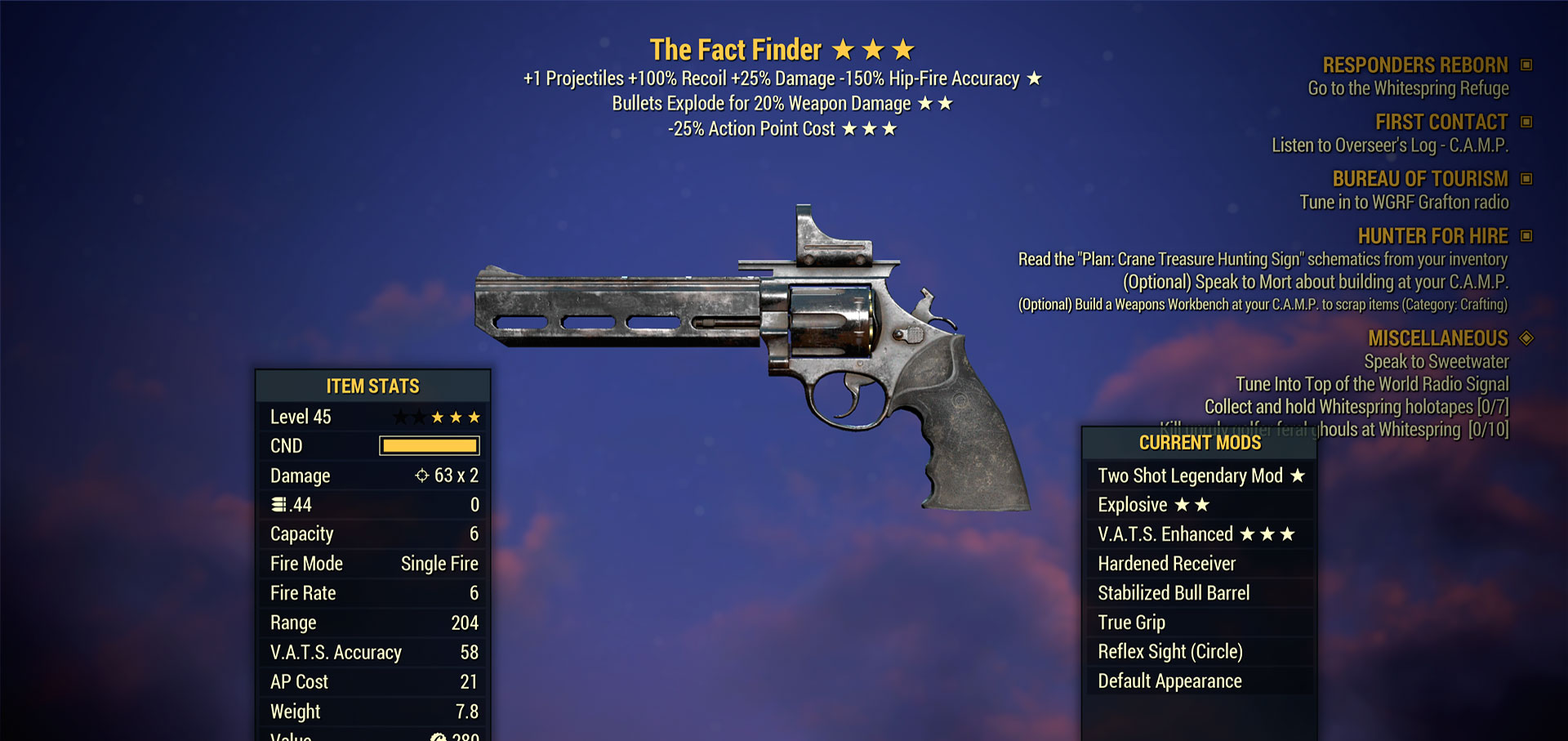Click the square marker next to Responders Reborn

(x=1526, y=65)
